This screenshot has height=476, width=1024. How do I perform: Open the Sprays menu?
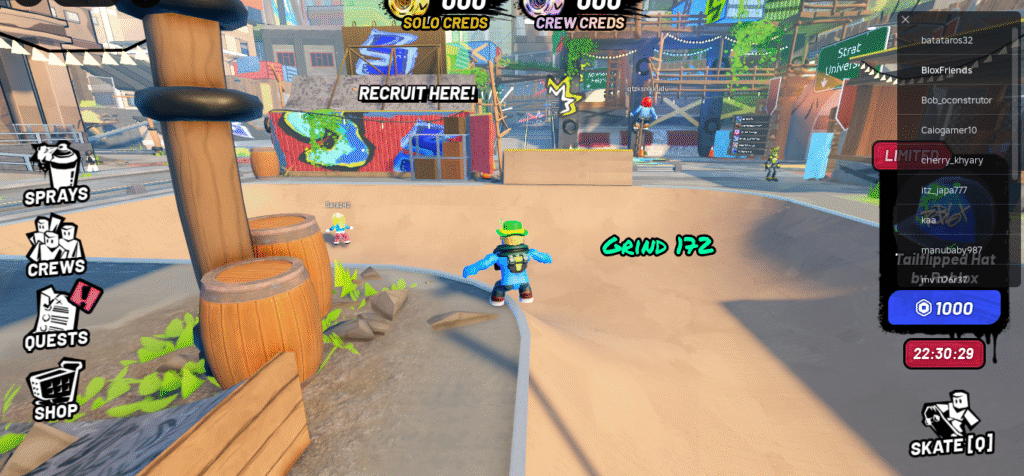coord(57,173)
